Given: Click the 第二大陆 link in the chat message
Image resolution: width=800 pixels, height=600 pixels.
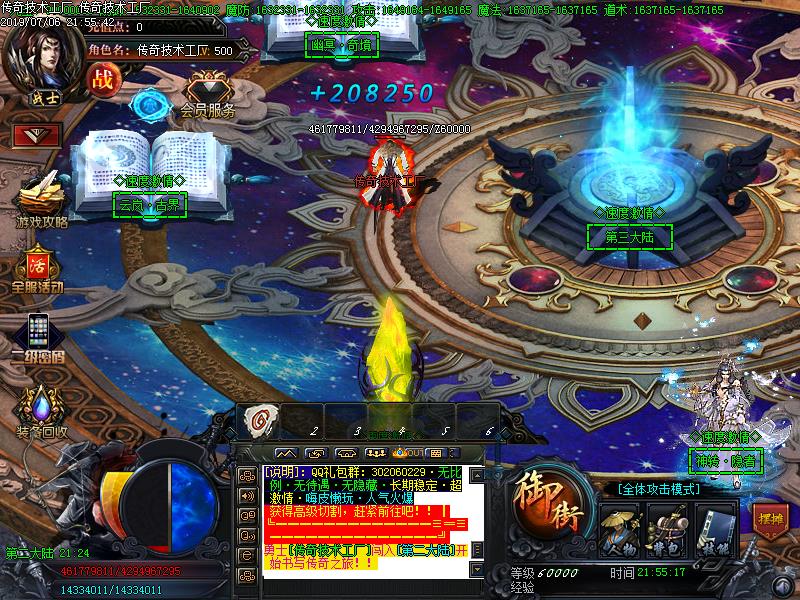Looking at the screenshot, I should tap(425, 550).
